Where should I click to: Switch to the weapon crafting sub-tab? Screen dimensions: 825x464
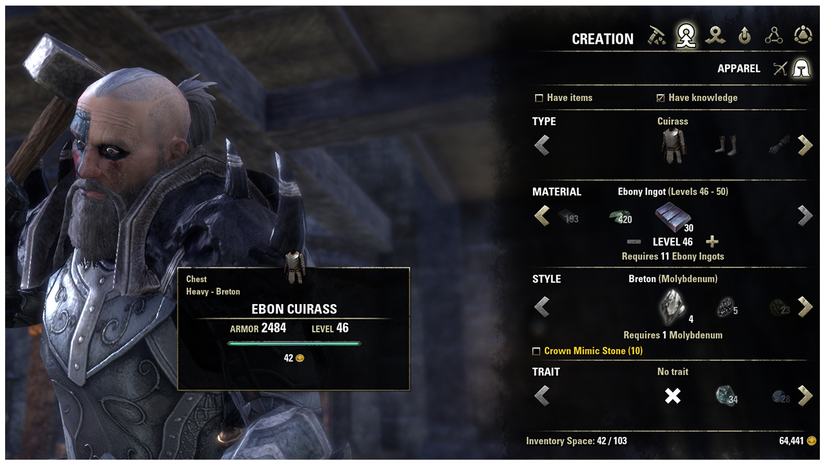[x=778, y=68]
